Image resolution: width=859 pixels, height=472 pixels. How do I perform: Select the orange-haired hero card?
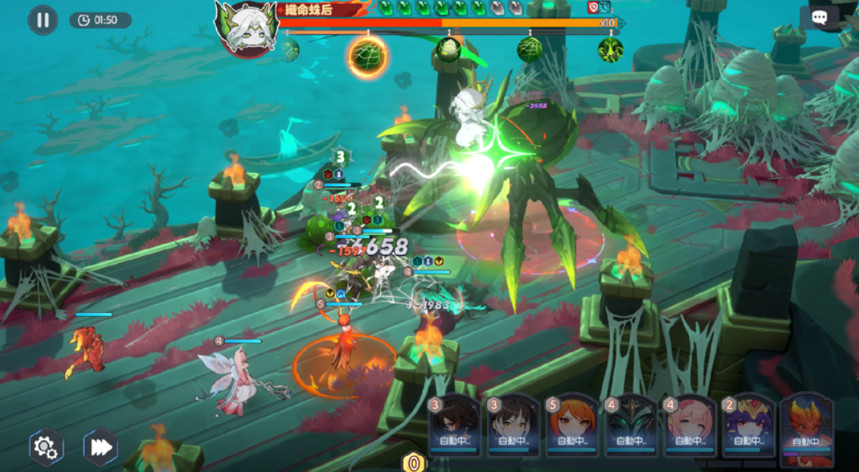tap(571, 426)
